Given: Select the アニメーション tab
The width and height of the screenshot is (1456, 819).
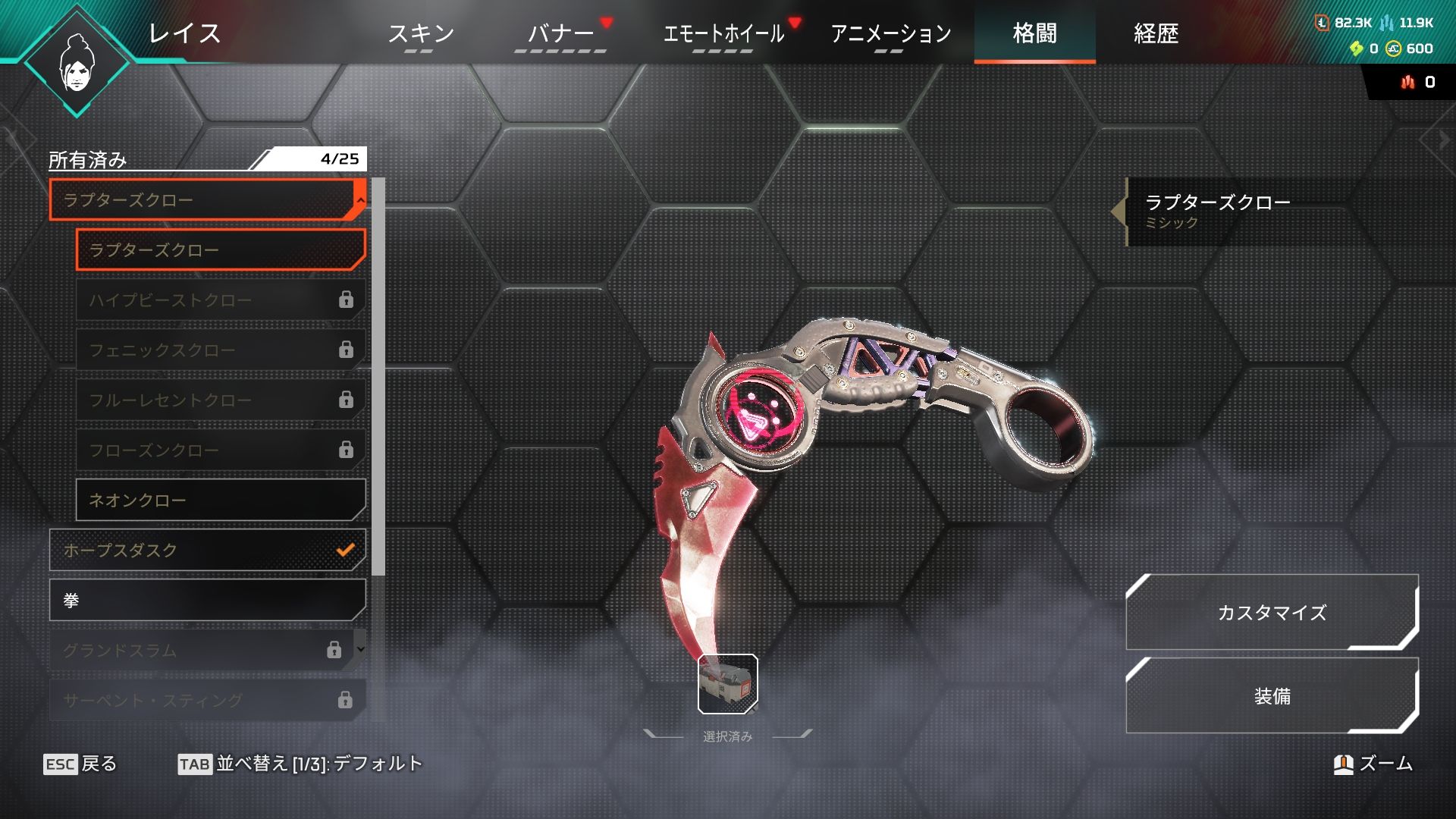Looking at the screenshot, I should 890,33.
